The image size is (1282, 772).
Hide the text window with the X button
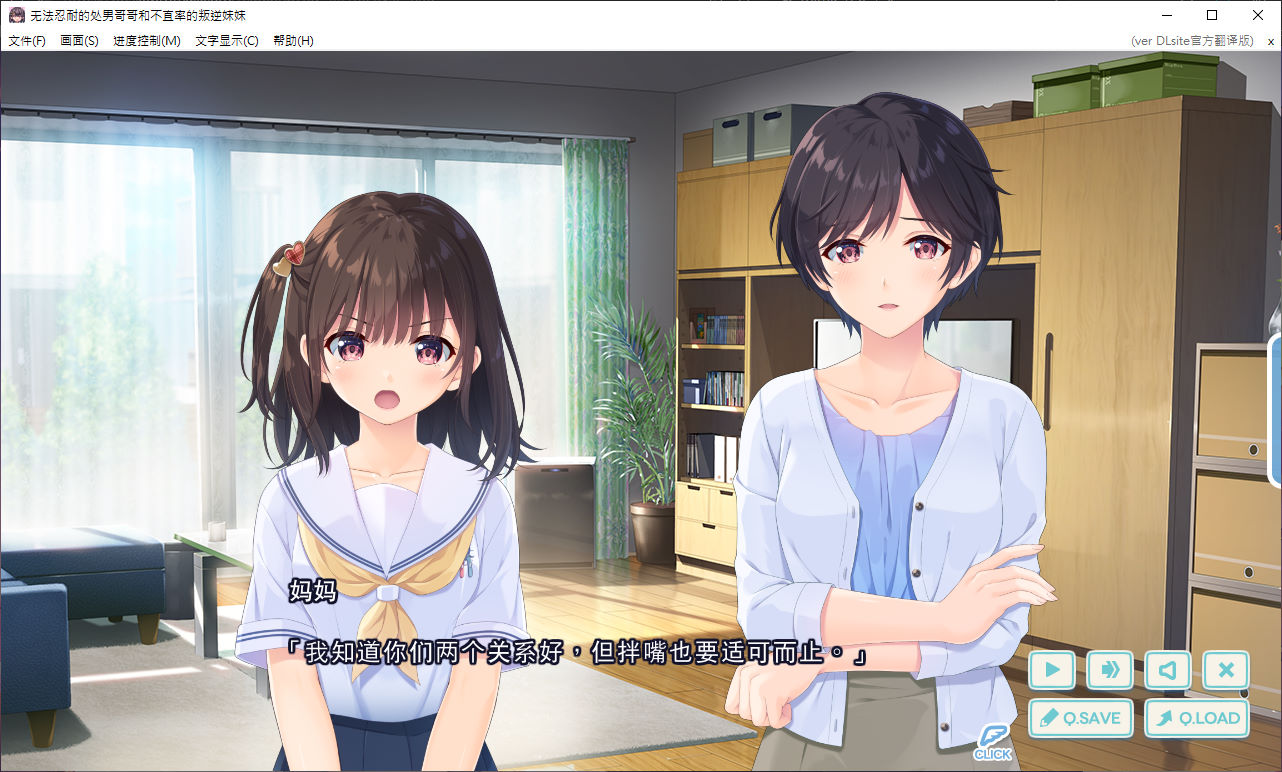(x=1226, y=670)
